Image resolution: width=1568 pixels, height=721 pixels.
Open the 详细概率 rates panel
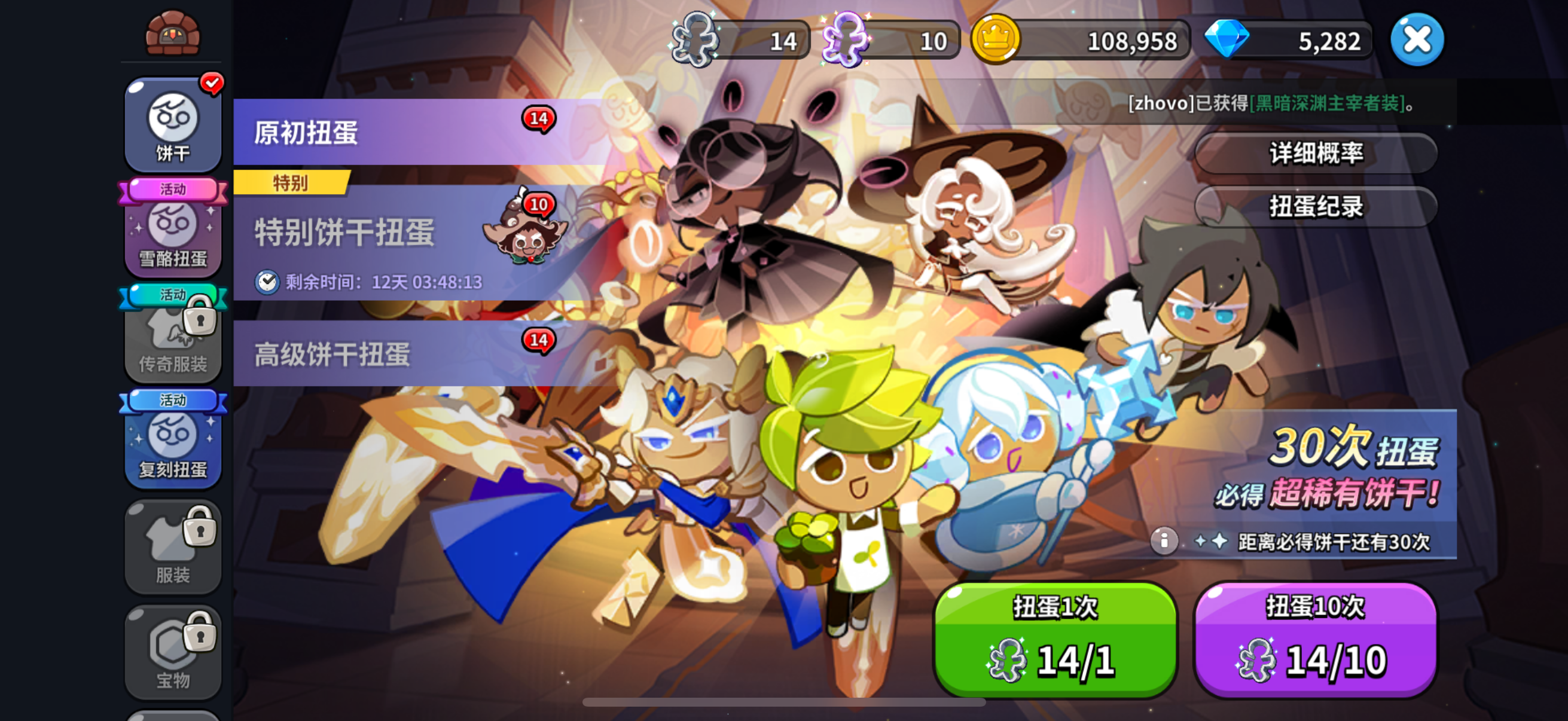[1316, 152]
